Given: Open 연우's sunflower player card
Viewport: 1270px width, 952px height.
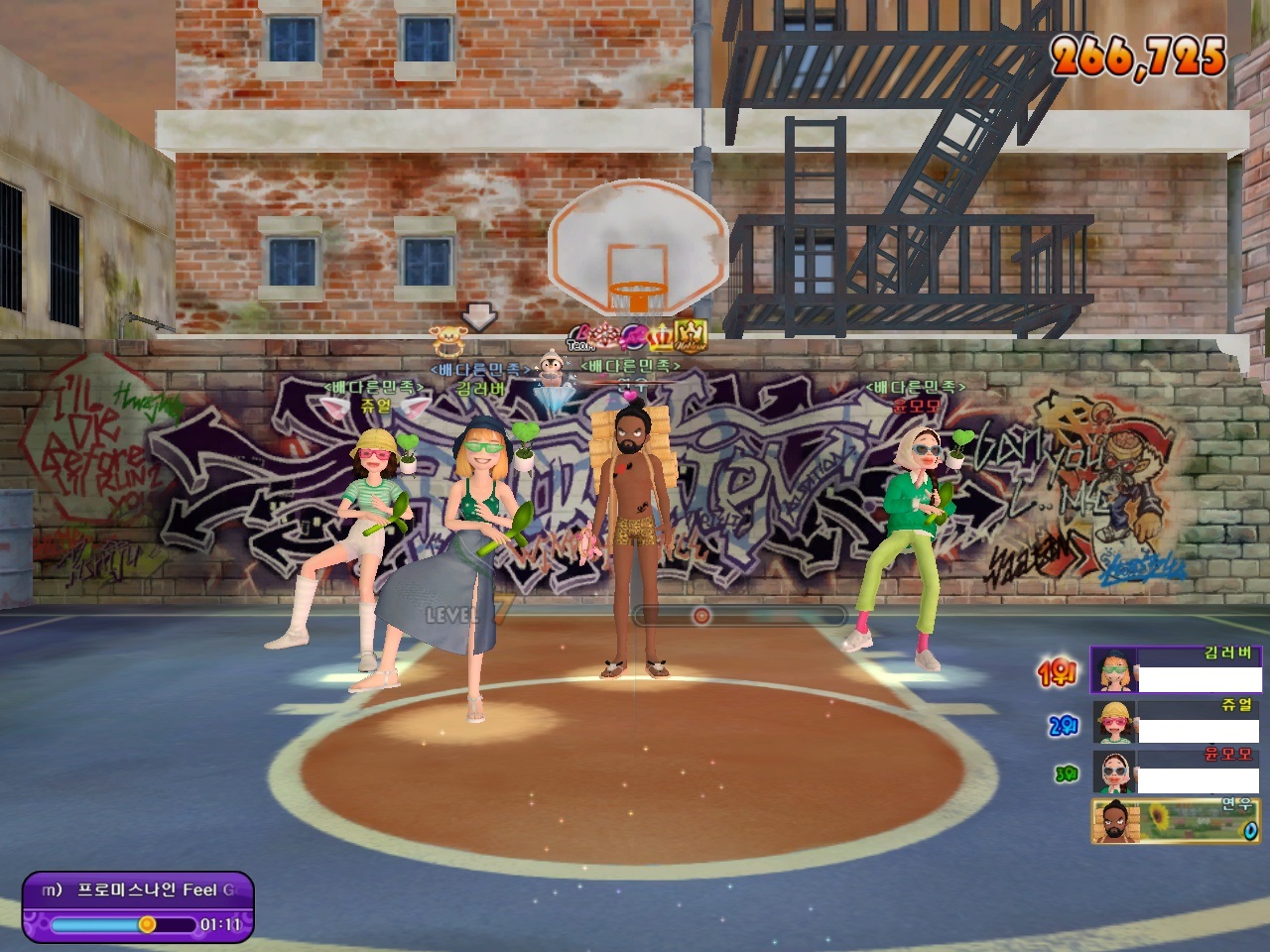Looking at the screenshot, I should pos(1178,821).
